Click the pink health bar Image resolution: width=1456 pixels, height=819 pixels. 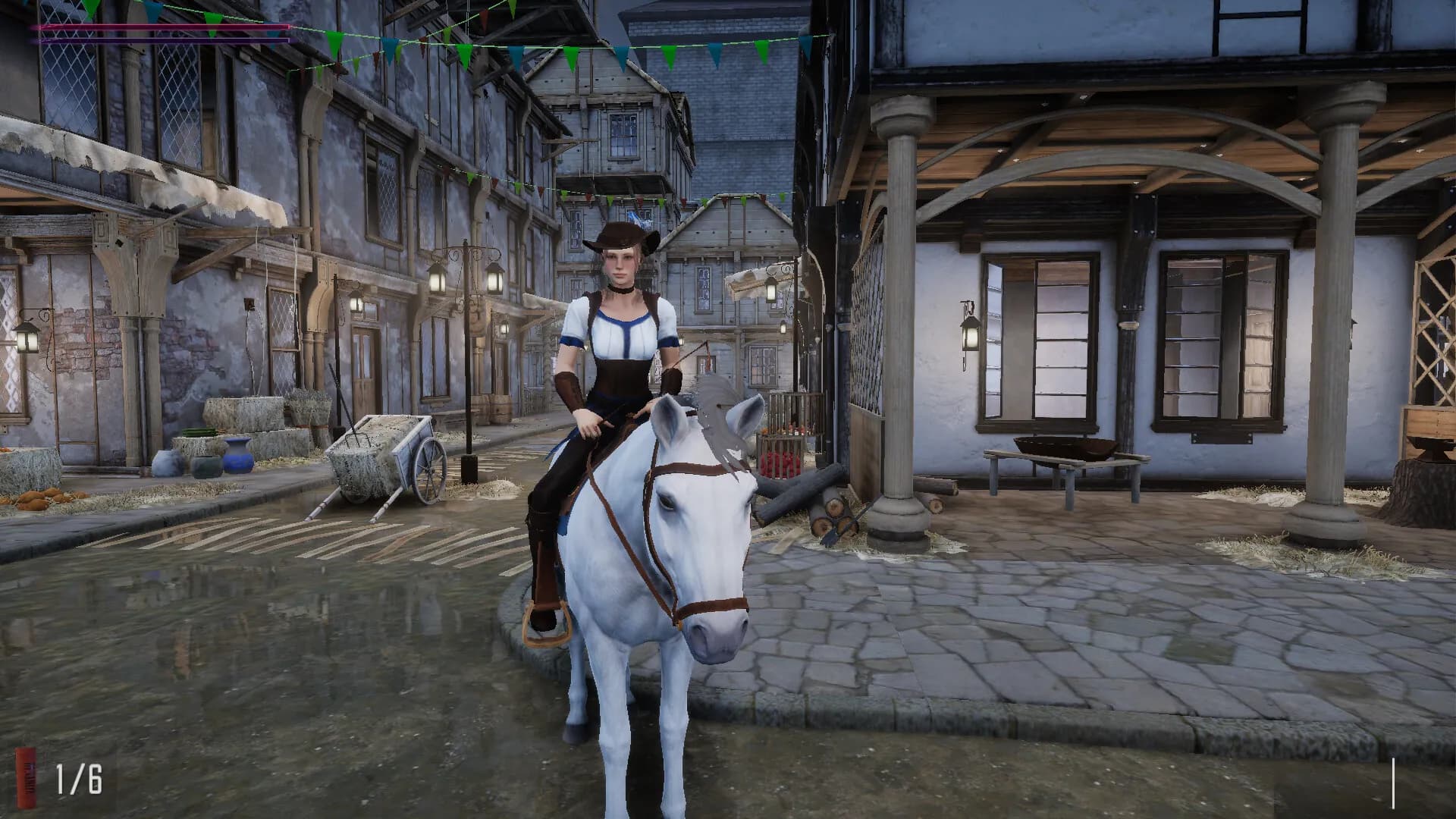pos(163,27)
